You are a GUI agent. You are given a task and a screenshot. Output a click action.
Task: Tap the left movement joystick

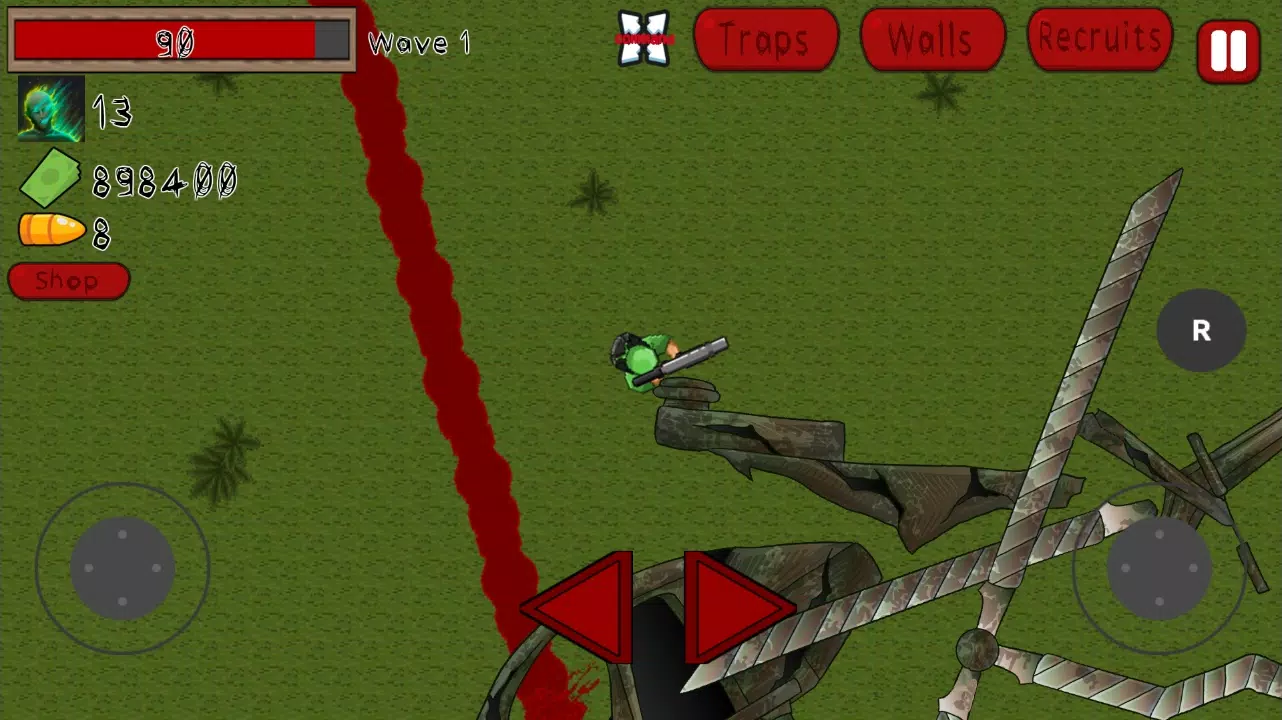[x=122, y=568]
